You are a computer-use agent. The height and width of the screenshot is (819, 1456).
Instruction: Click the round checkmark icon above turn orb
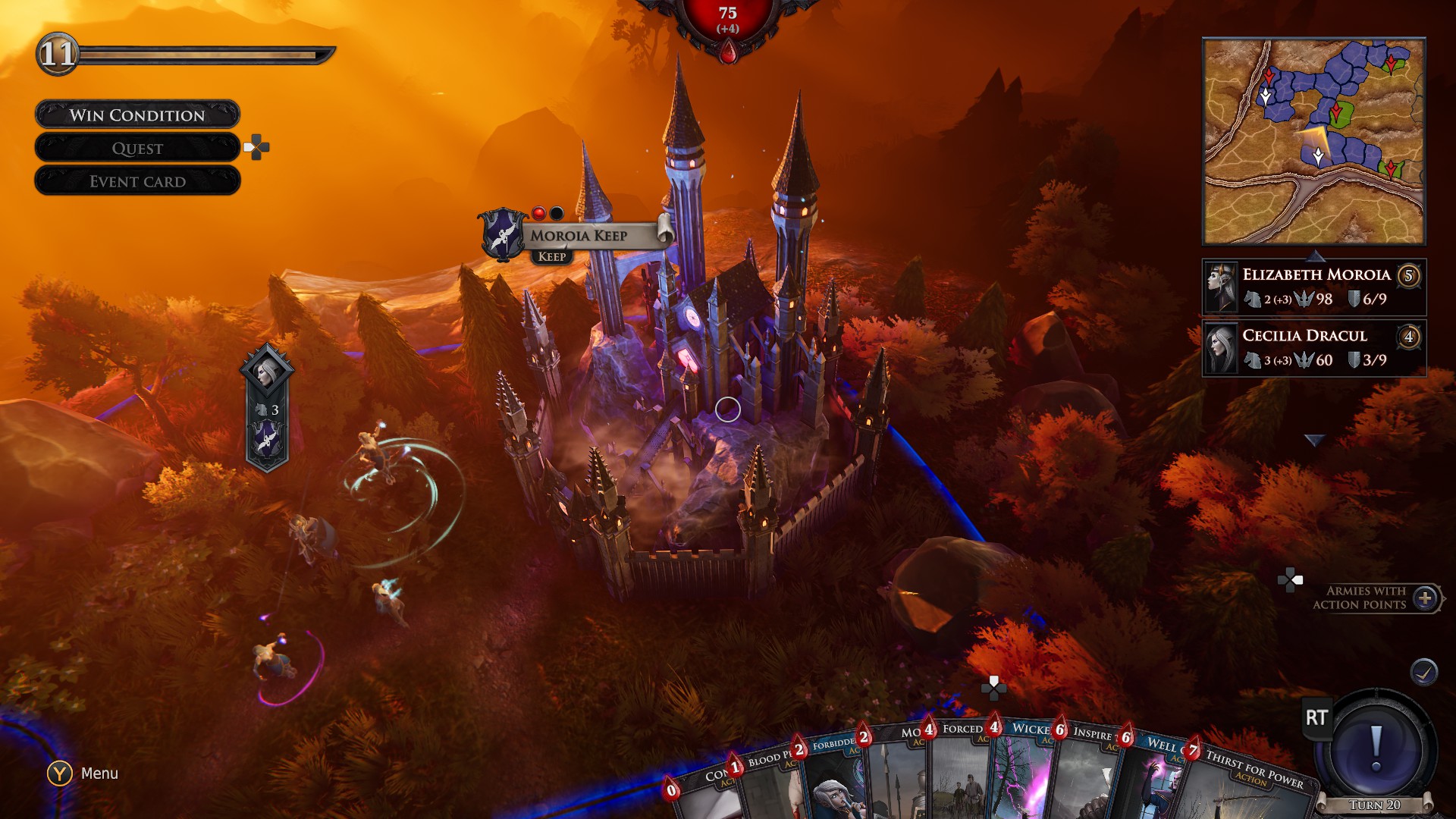pyautogui.click(x=1423, y=672)
